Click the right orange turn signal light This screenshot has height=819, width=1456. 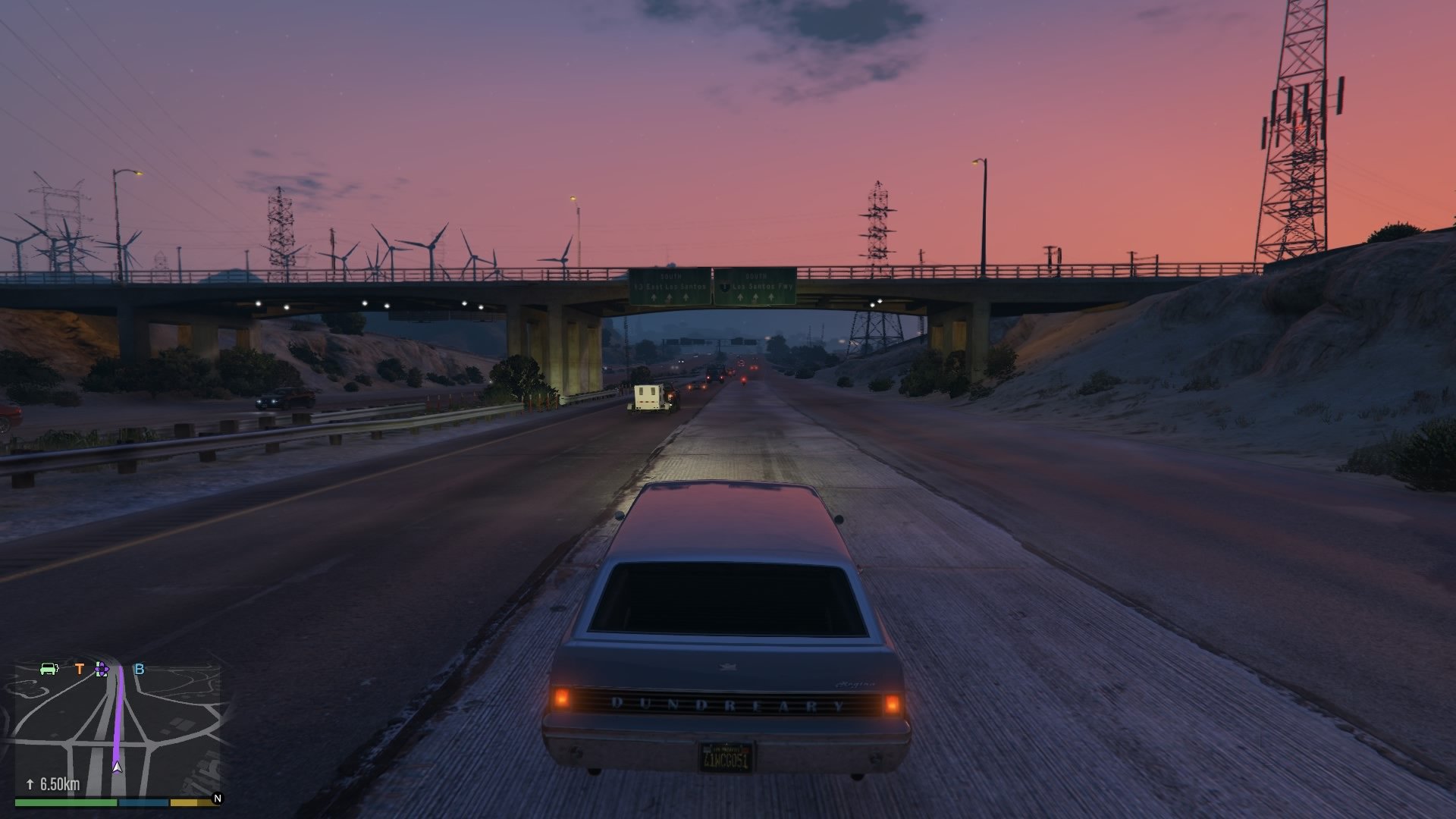[892, 705]
